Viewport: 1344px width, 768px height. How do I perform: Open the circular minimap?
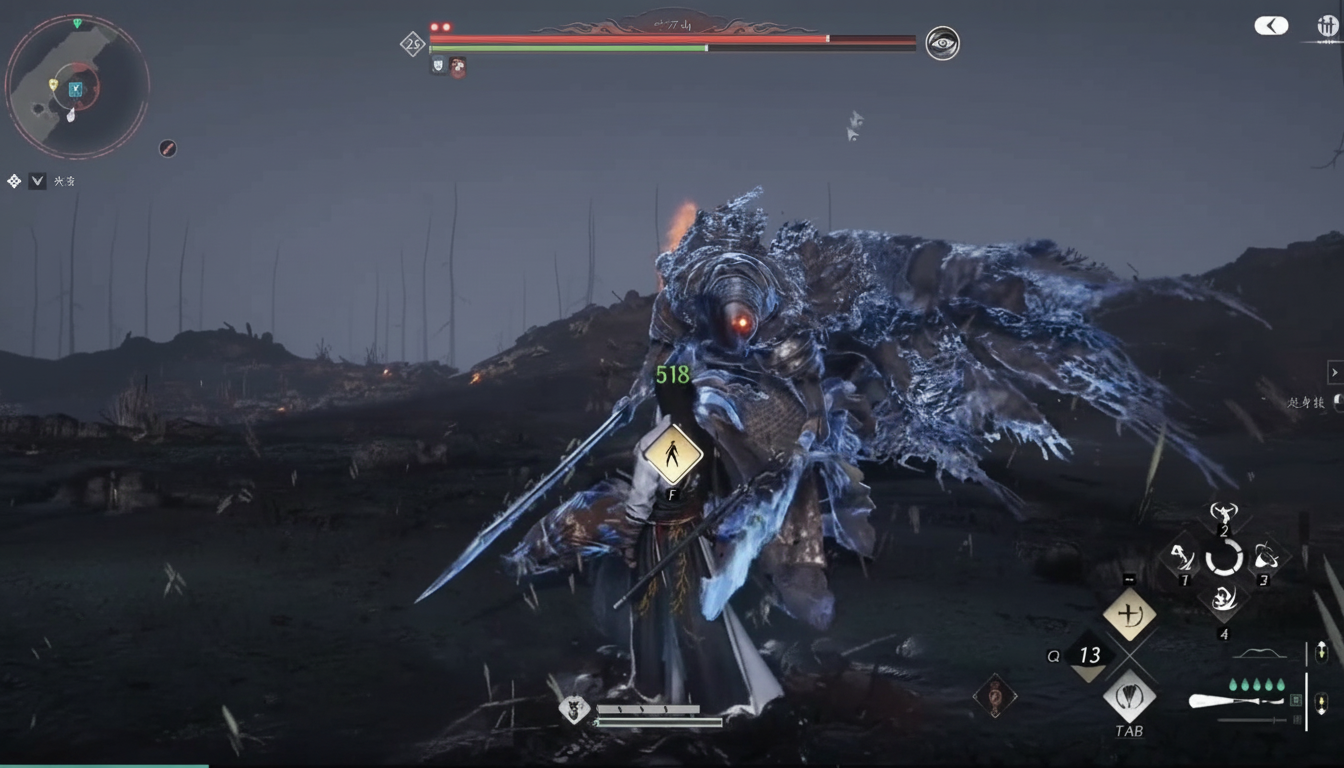[77, 87]
